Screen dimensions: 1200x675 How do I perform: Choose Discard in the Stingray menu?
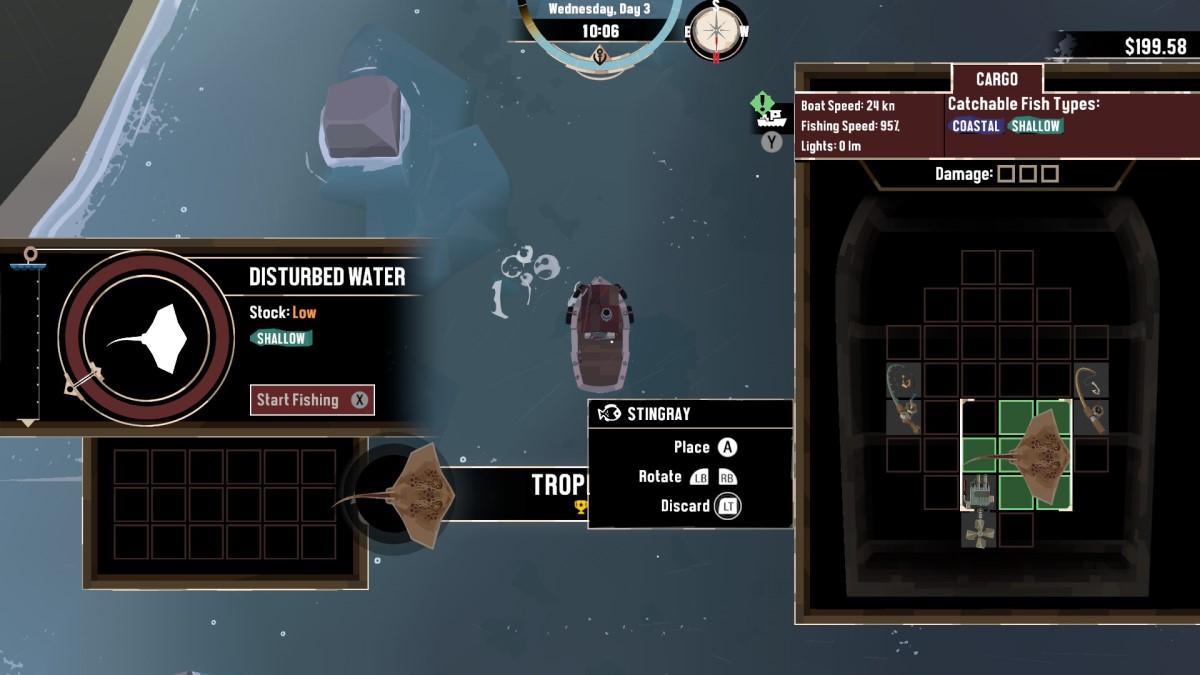coord(699,506)
